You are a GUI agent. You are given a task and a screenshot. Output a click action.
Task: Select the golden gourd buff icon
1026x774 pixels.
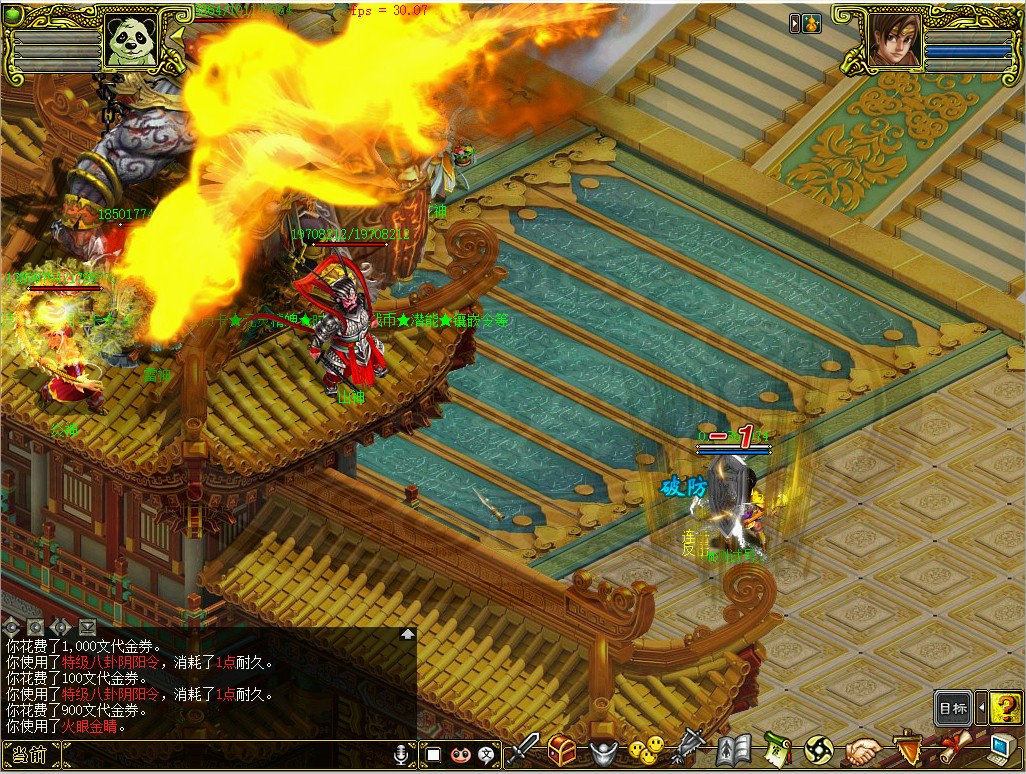pyautogui.click(x=811, y=23)
